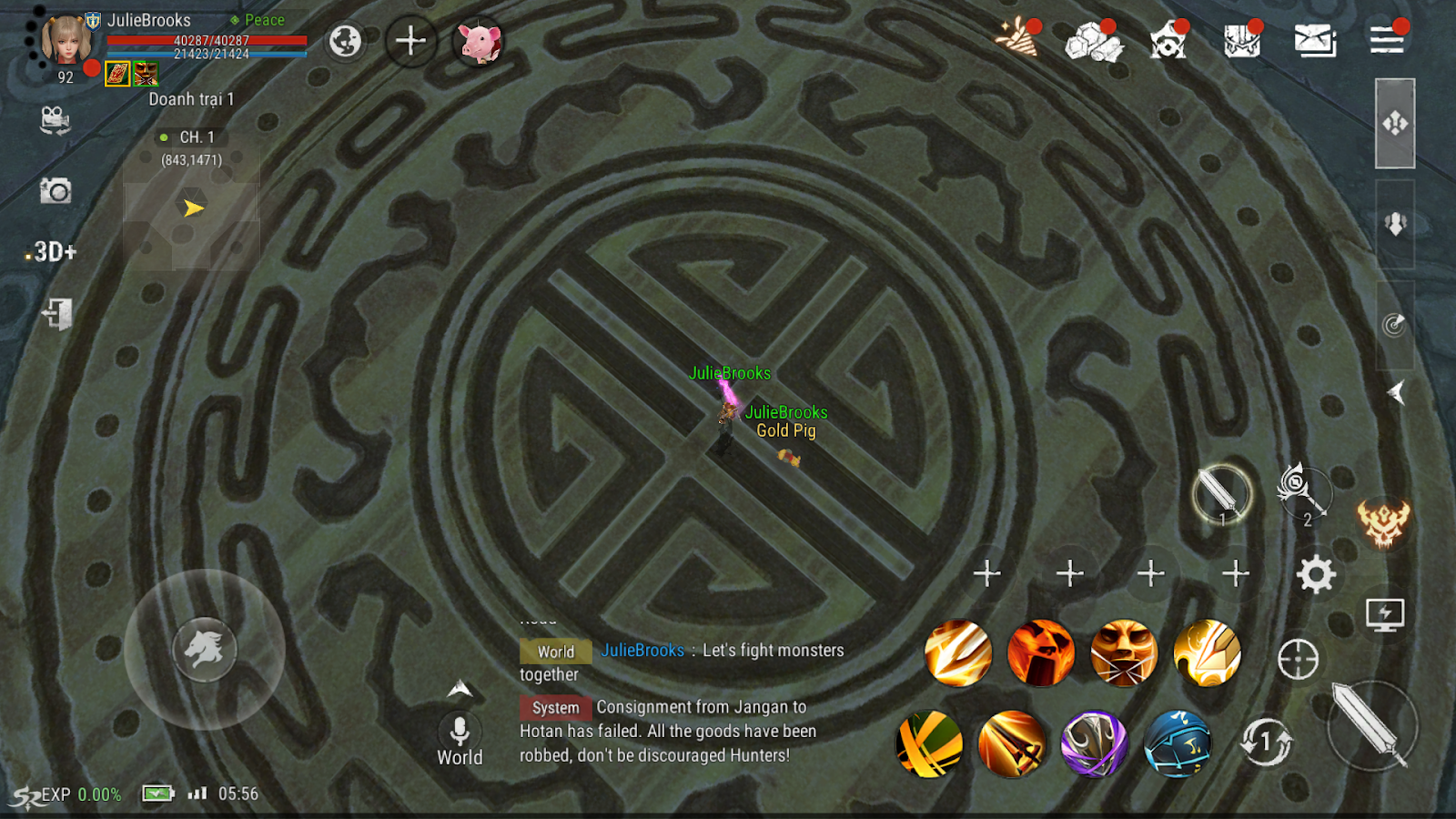Select weapon slot 1 sword
The height and width of the screenshot is (819, 1456).
1221,495
